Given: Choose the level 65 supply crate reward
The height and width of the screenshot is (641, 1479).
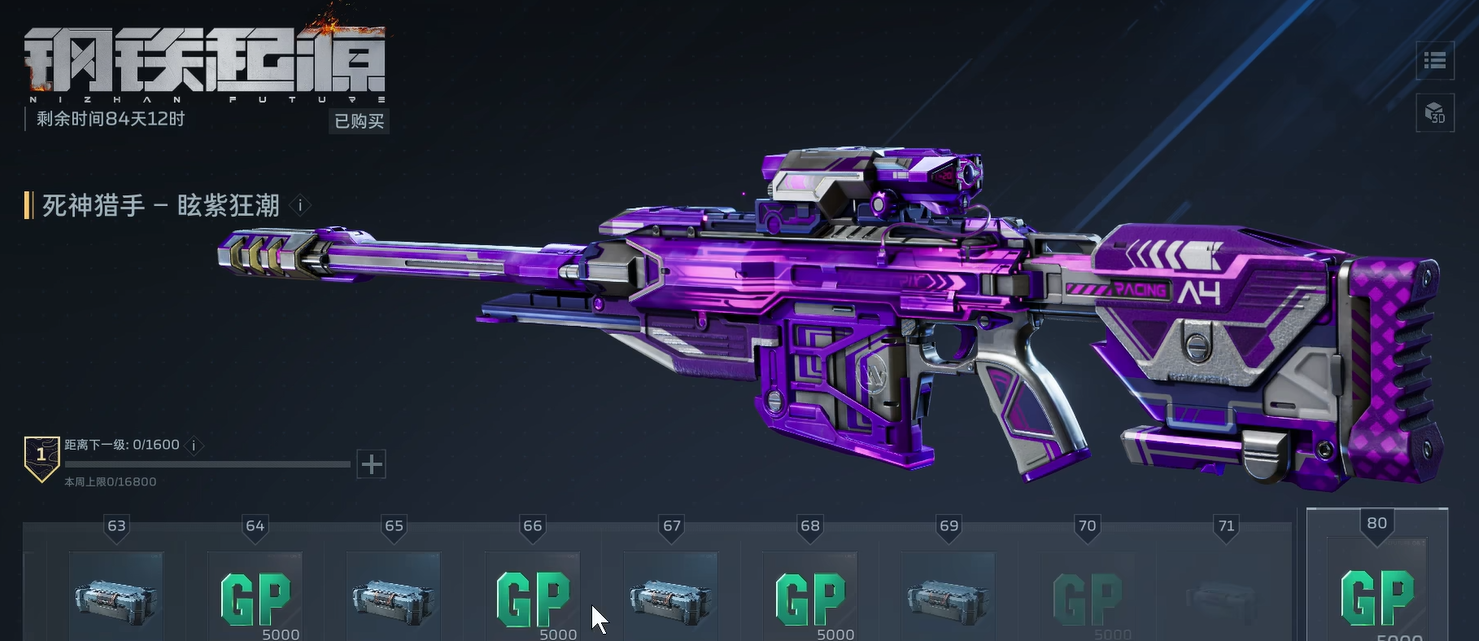Looking at the screenshot, I should tap(394, 597).
